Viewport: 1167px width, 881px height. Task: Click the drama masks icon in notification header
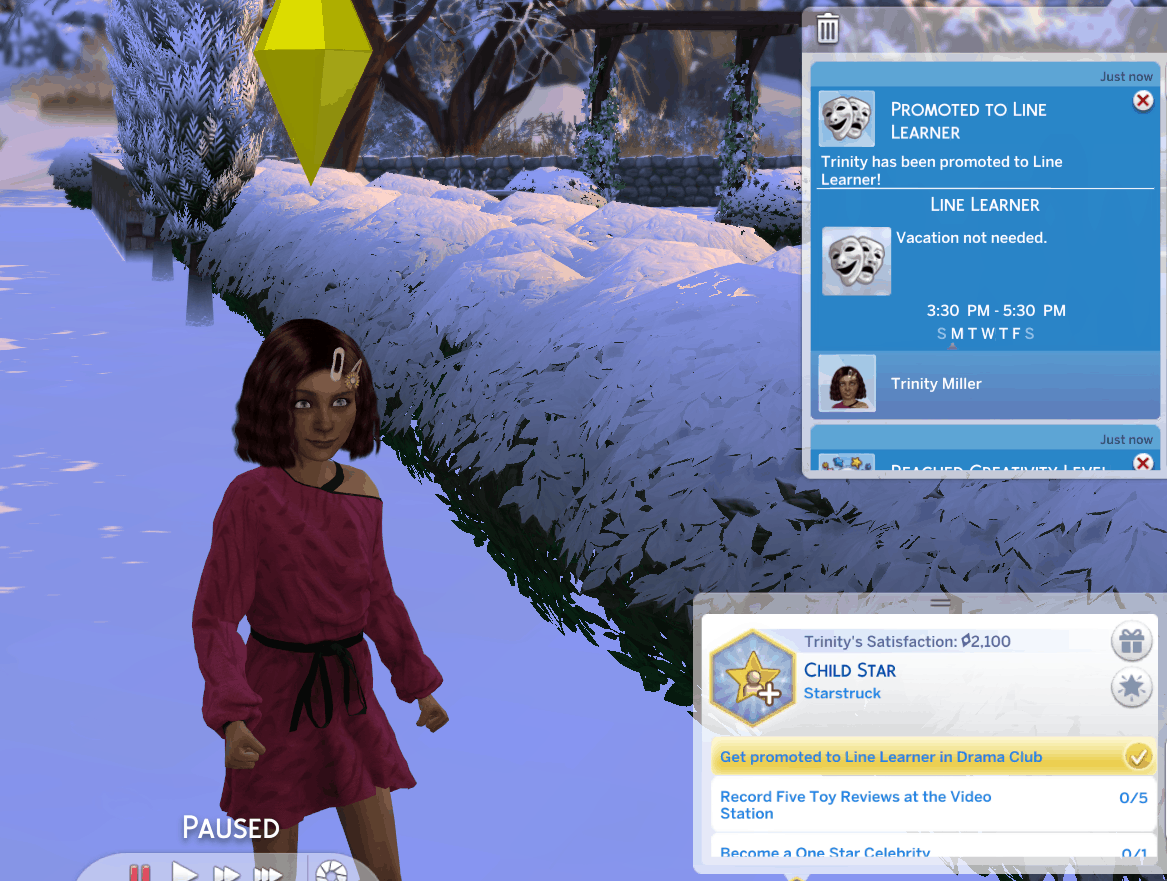point(847,119)
